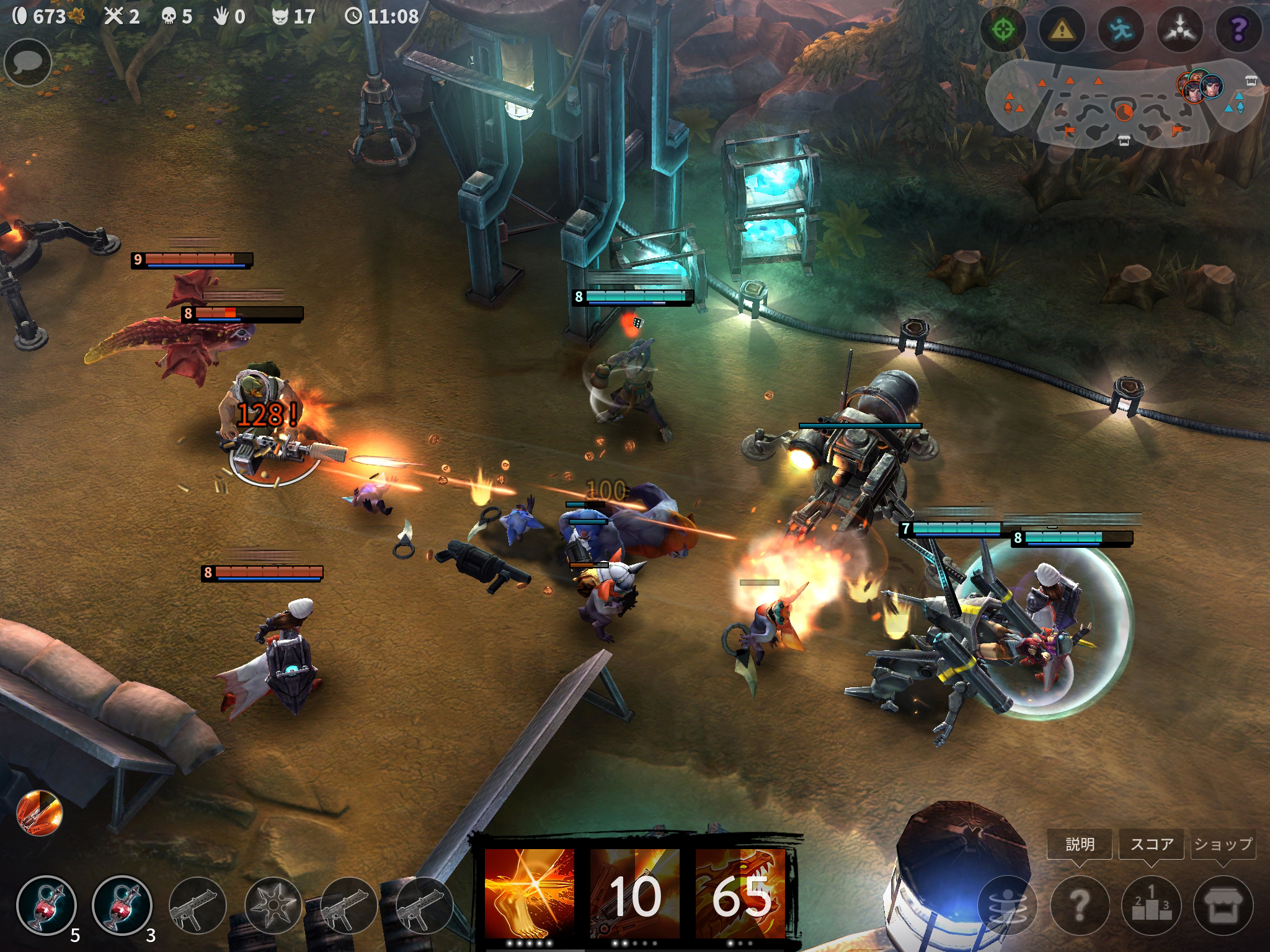Use the potion stack showing 3
The height and width of the screenshot is (952, 1270).
pos(122,905)
